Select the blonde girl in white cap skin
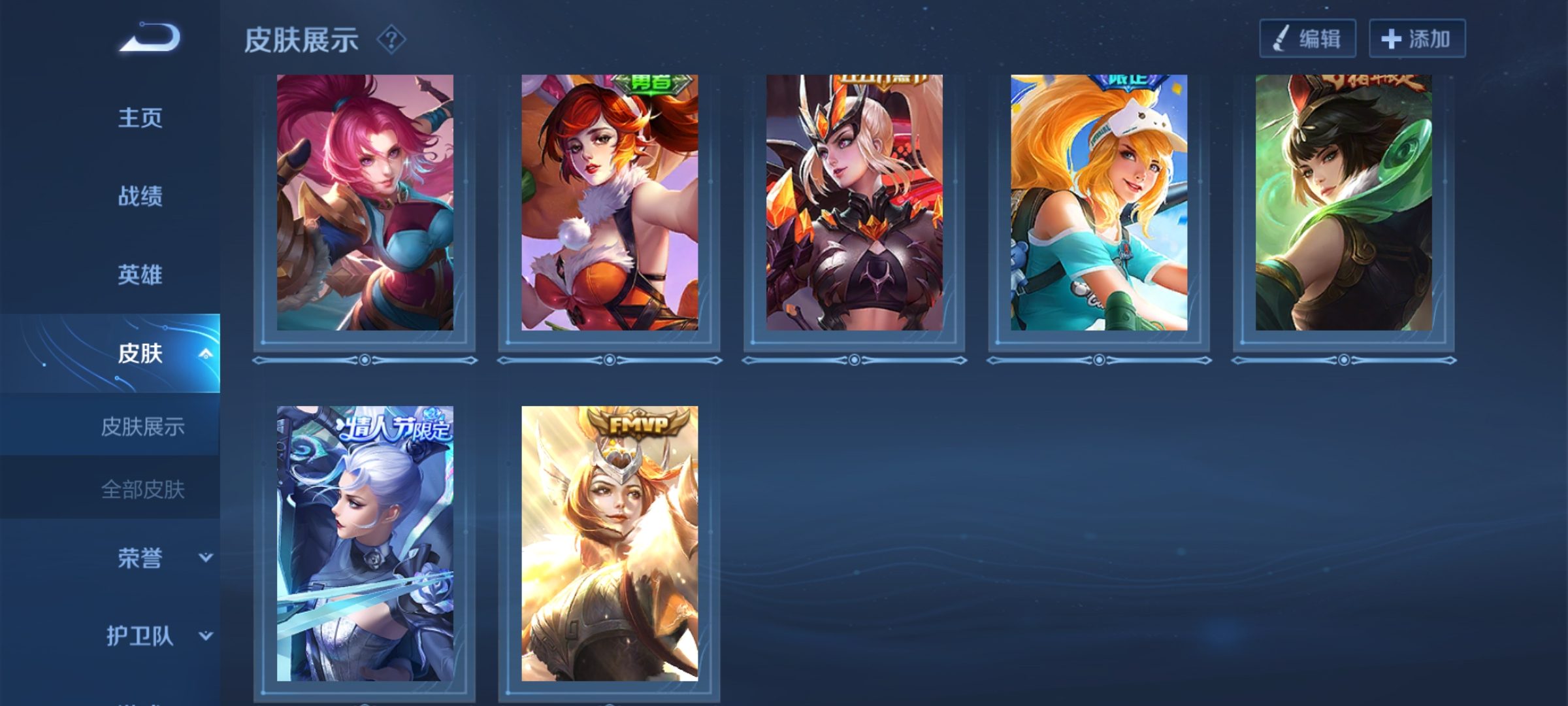Viewport: 1568px width, 706px height. point(1099,203)
